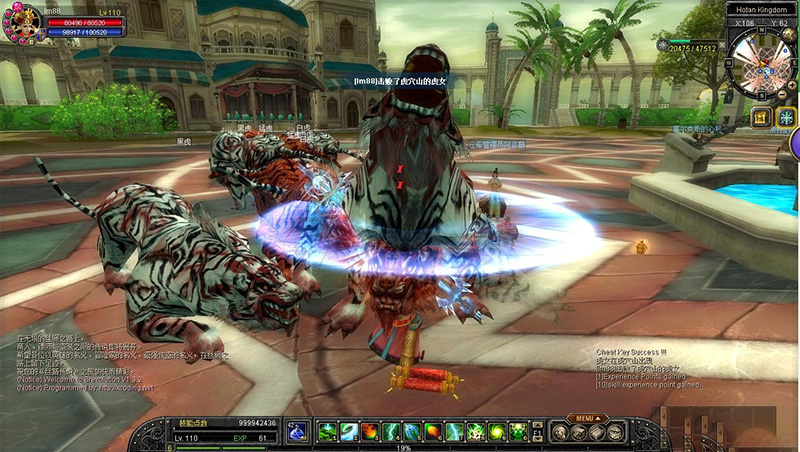This screenshot has width=800, height=452.
Task: Click the yellow-green swirl skill on the hotbar
Action: 497,432
